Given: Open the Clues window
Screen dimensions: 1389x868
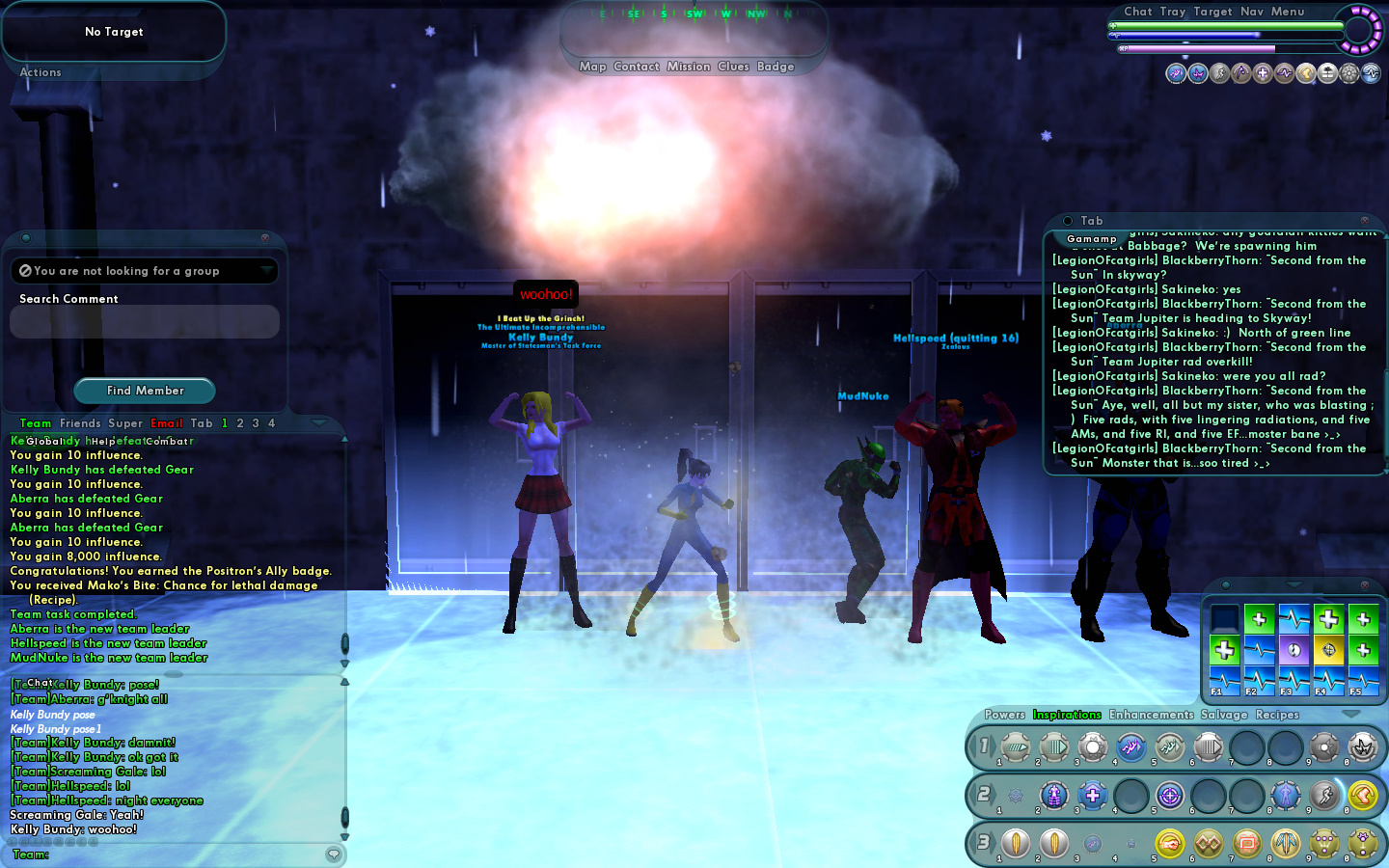Looking at the screenshot, I should (x=733, y=67).
